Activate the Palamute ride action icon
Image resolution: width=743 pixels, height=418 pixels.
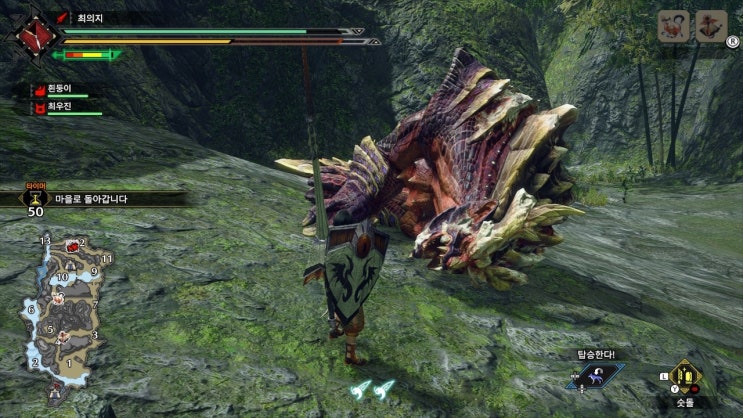coord(594,377)
